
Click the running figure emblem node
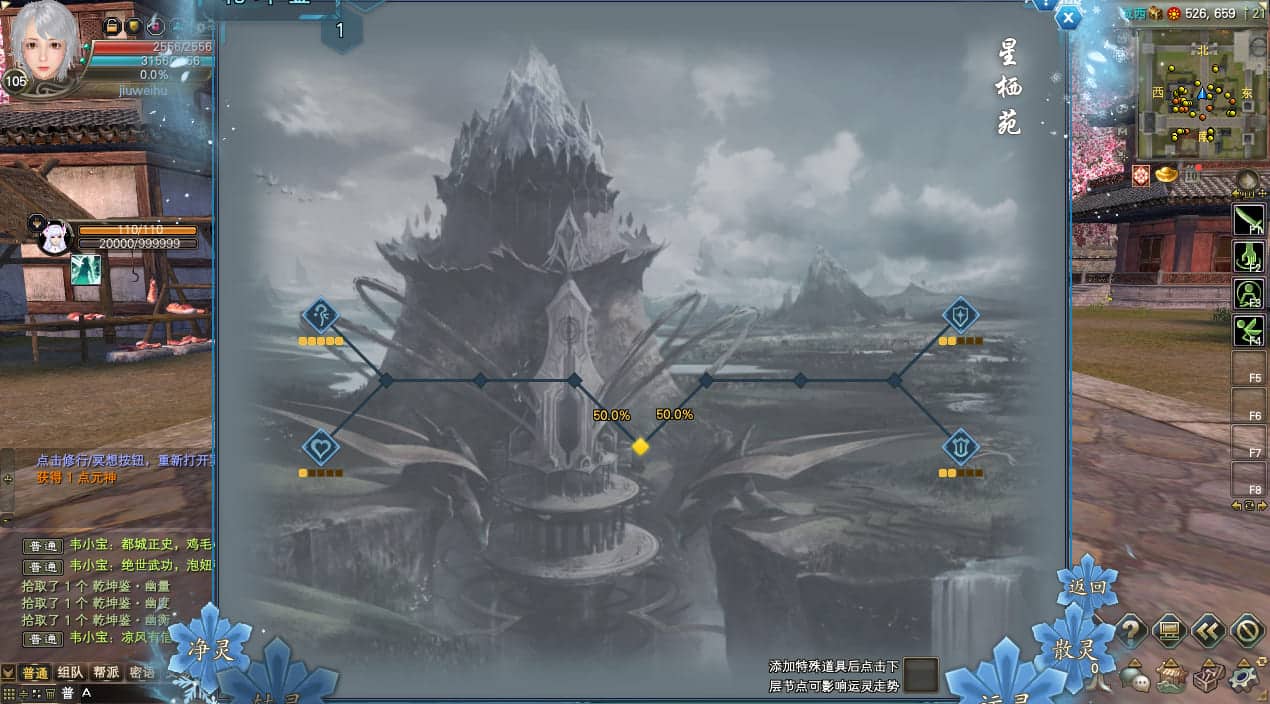pyautogui.click(x=320, y=316)
